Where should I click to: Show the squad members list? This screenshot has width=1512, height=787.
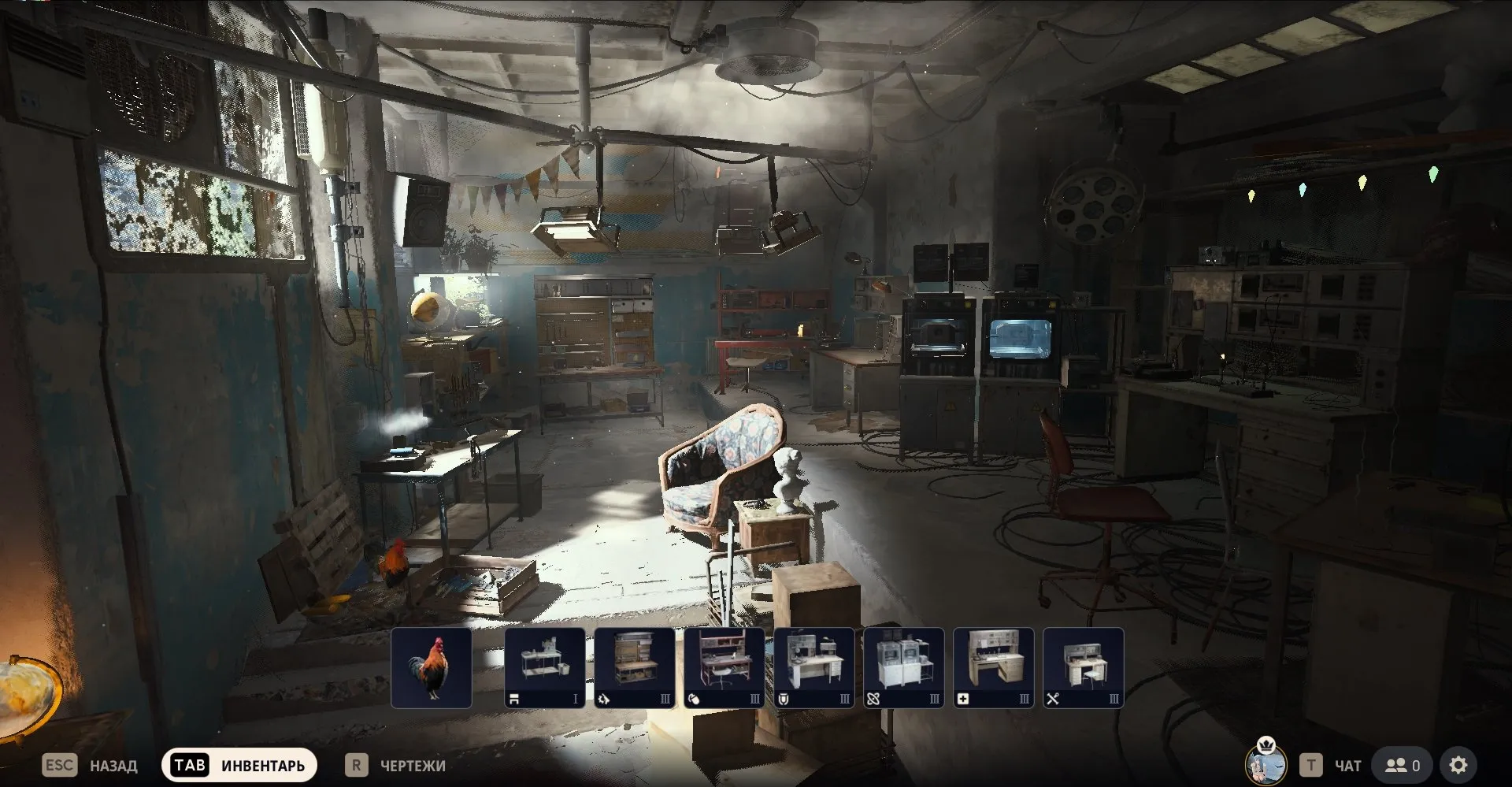1403,765
